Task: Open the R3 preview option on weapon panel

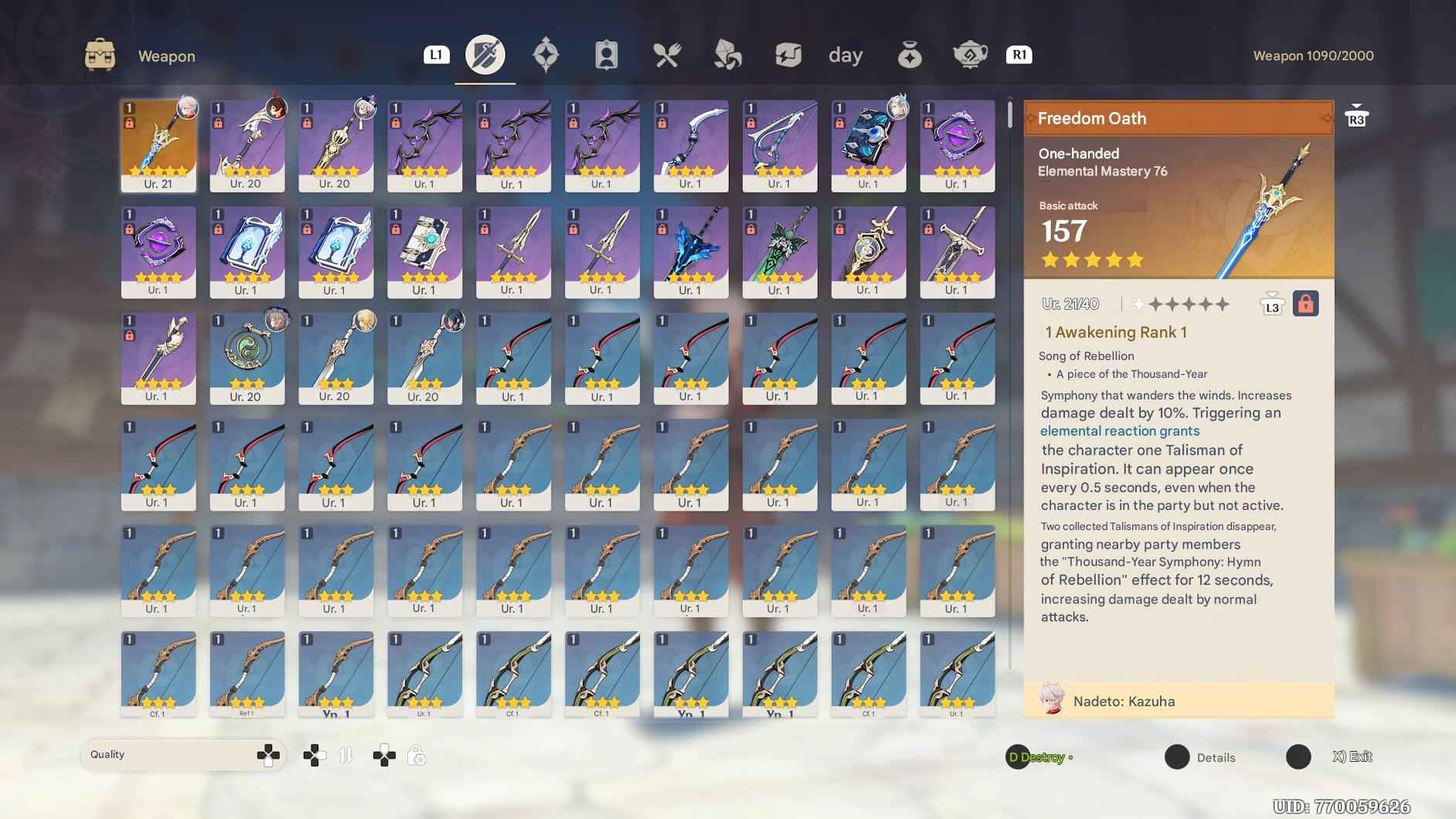Action: coord(1358,114)
